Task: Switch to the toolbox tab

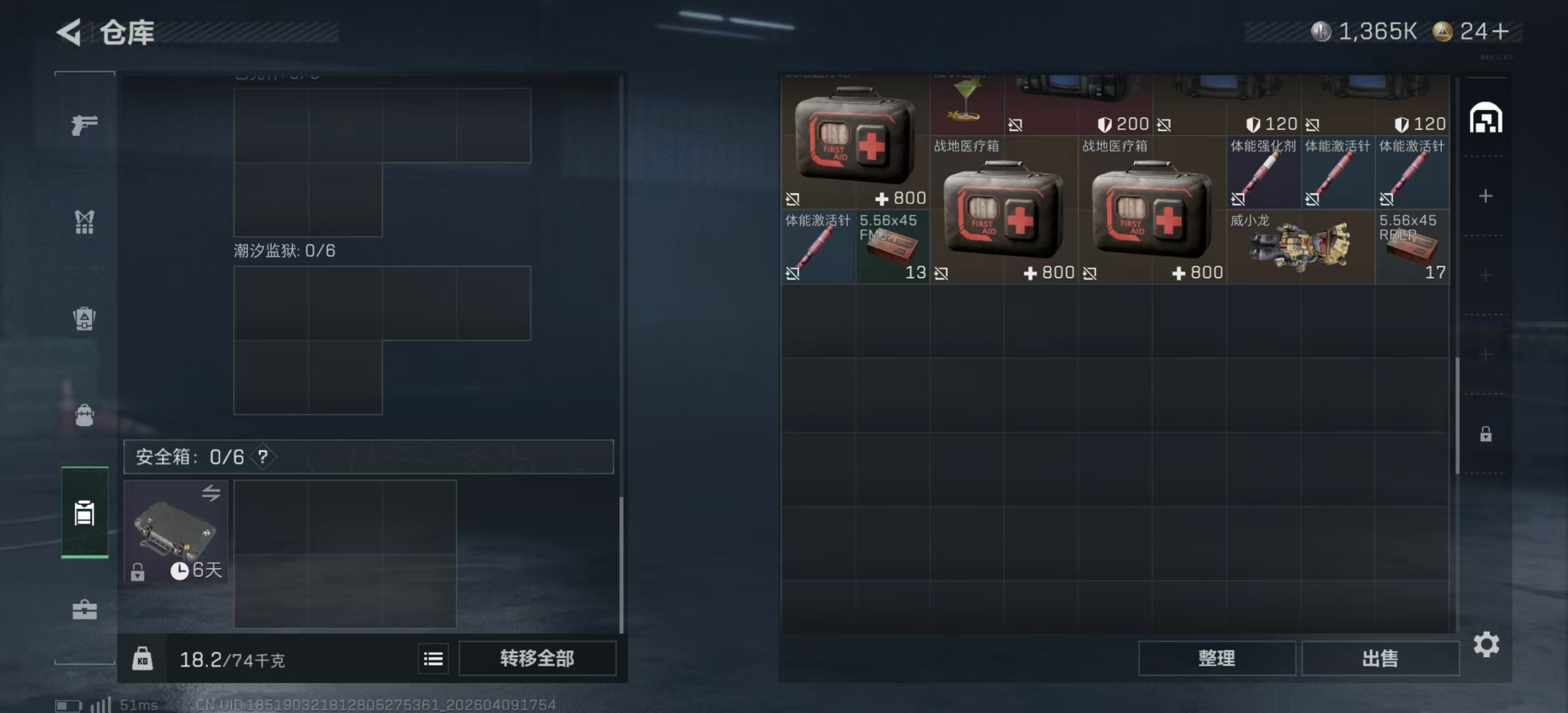Action: (84, 609)
